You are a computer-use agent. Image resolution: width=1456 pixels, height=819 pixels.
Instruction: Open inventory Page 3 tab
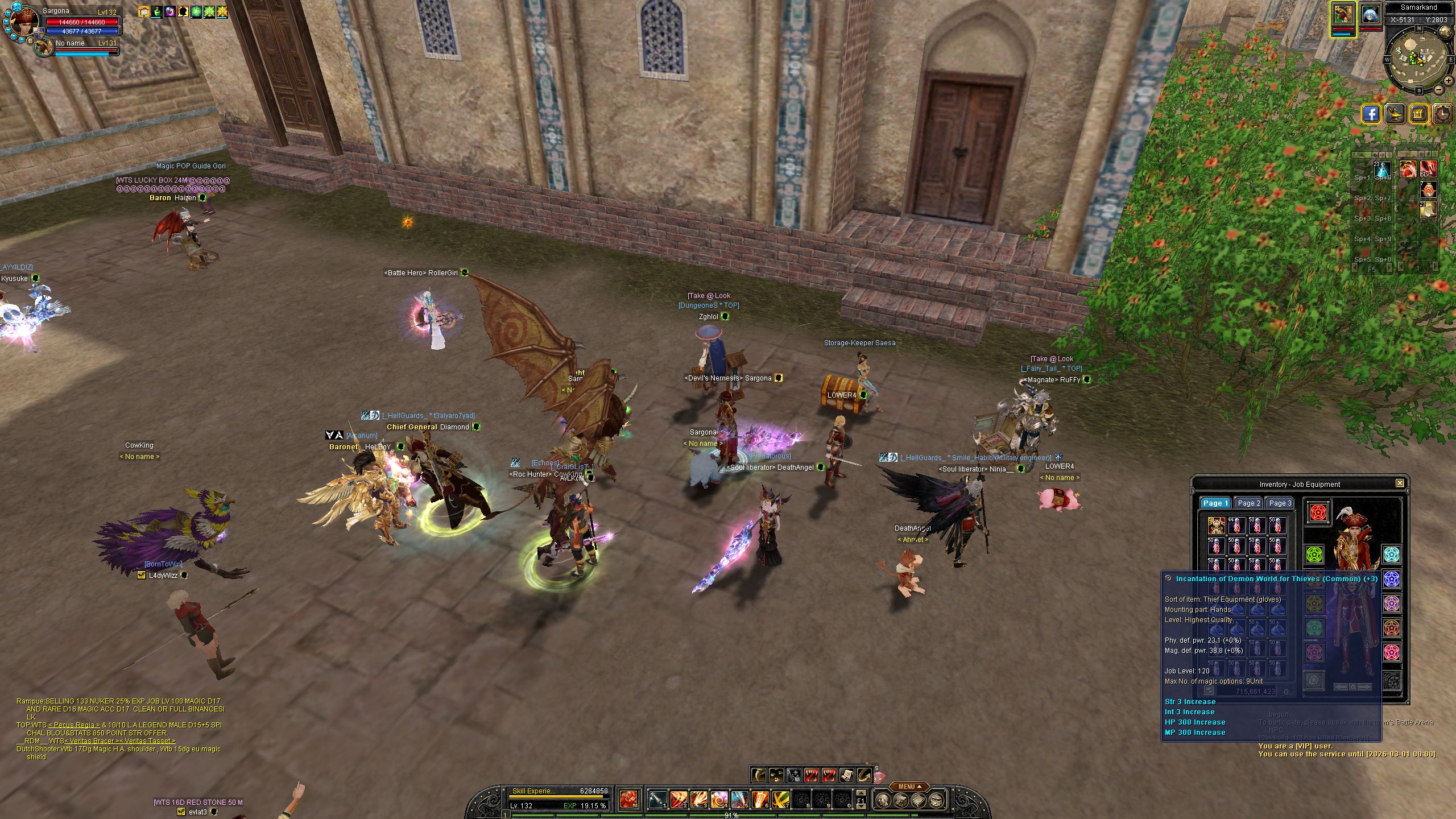[x=1280, y=503]
